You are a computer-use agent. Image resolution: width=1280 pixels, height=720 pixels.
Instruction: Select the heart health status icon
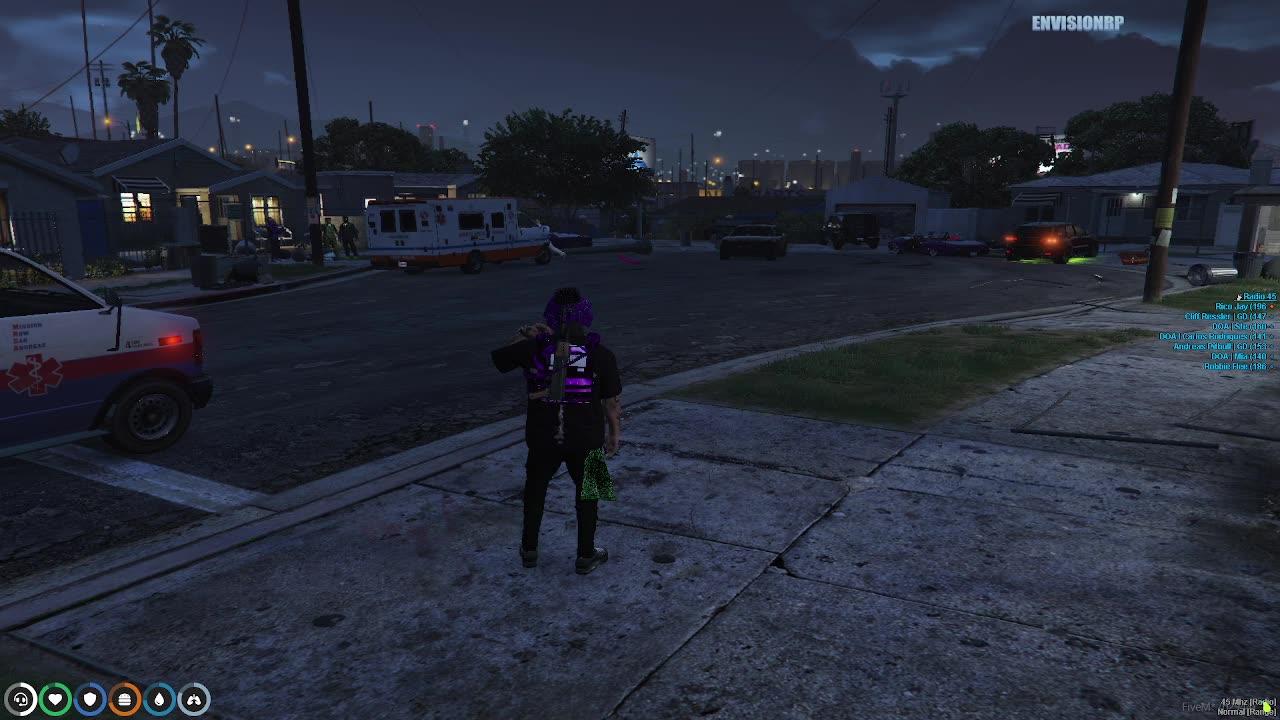click(x=55, y=700)
